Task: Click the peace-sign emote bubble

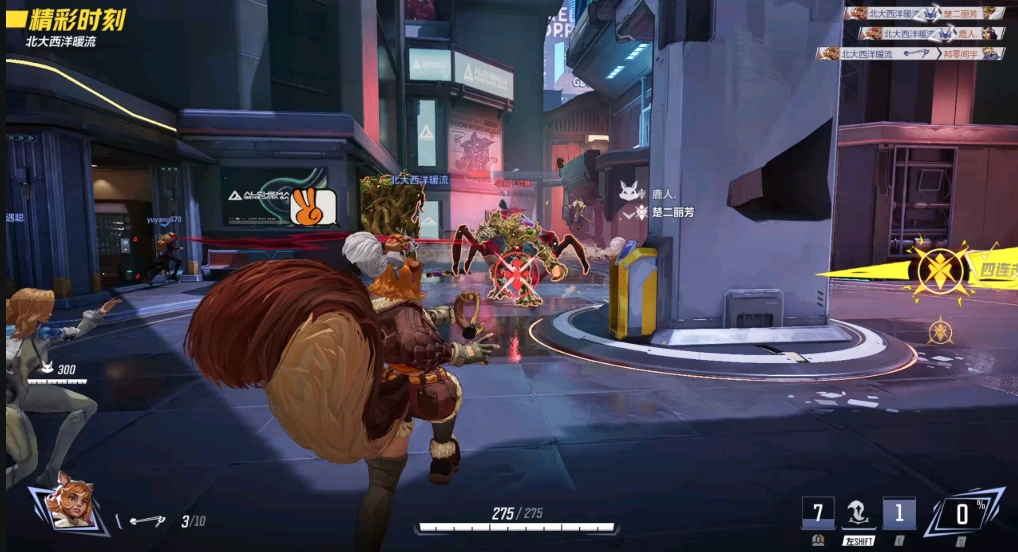Action: 307,206
